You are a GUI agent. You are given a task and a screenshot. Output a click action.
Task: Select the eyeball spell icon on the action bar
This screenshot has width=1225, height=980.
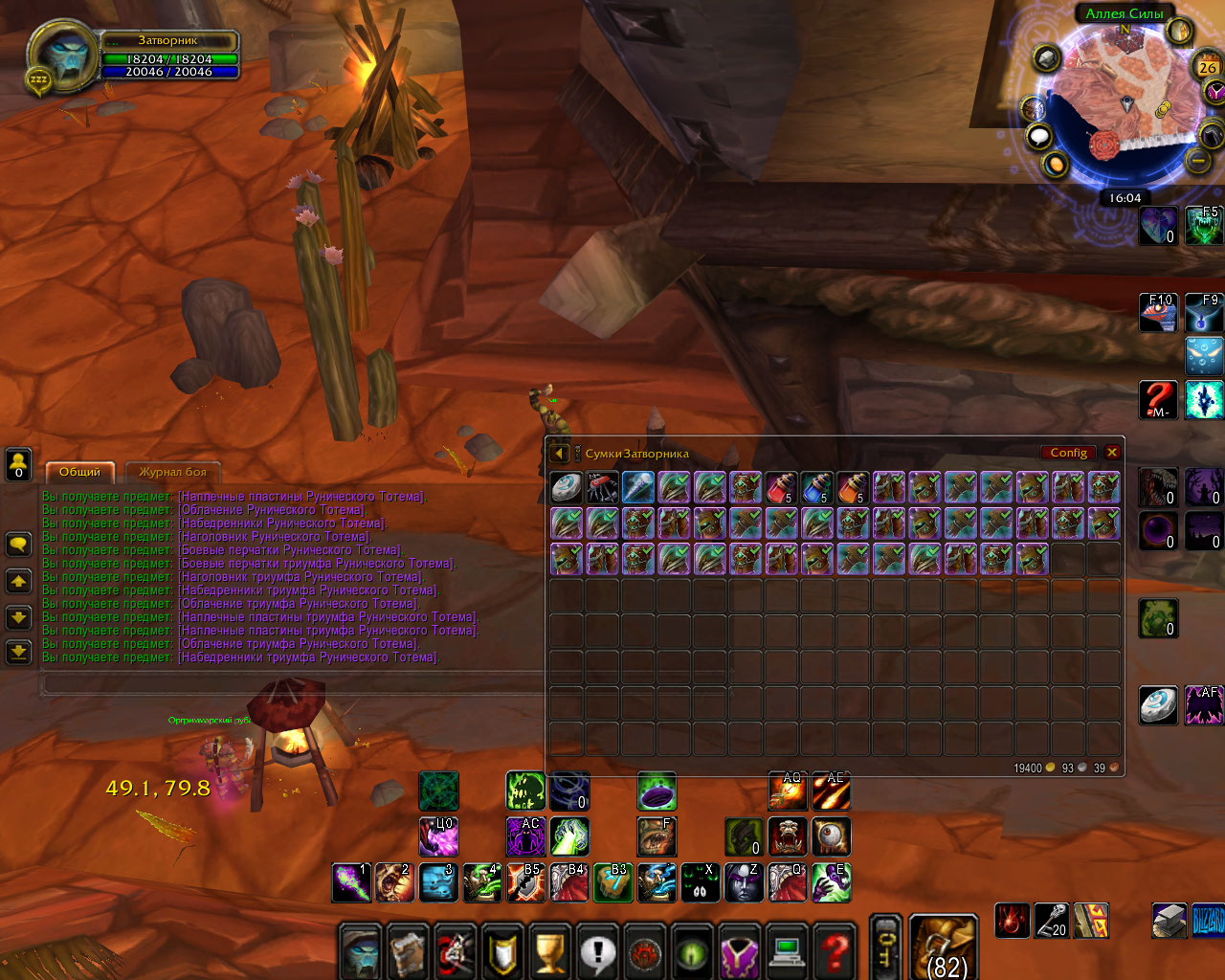click(x=831, y=837)
